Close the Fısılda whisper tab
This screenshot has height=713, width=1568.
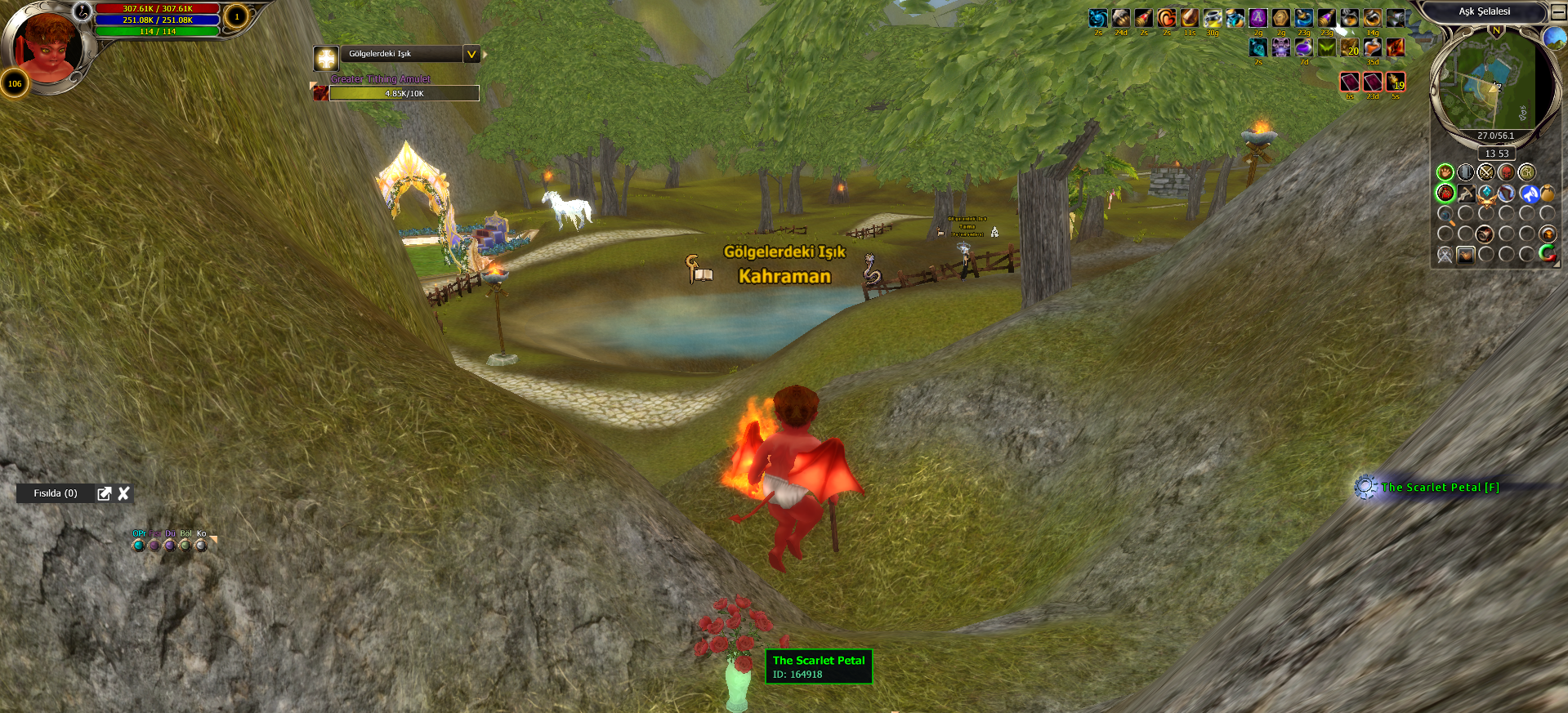[124, 493]
